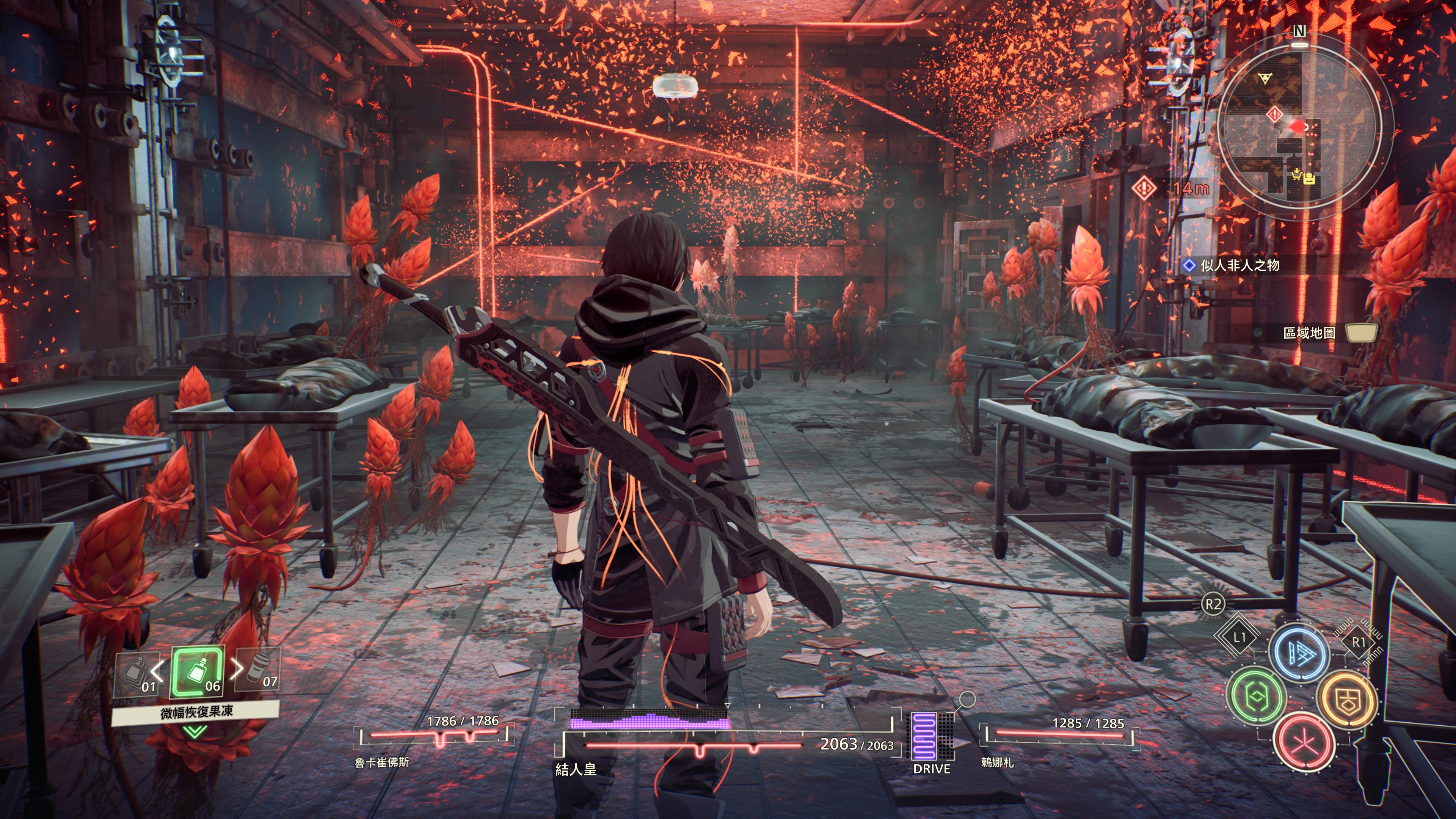Select party member 魯卡崔佛斯
This screenshot has height=819, width=1456.
point(381,763)
